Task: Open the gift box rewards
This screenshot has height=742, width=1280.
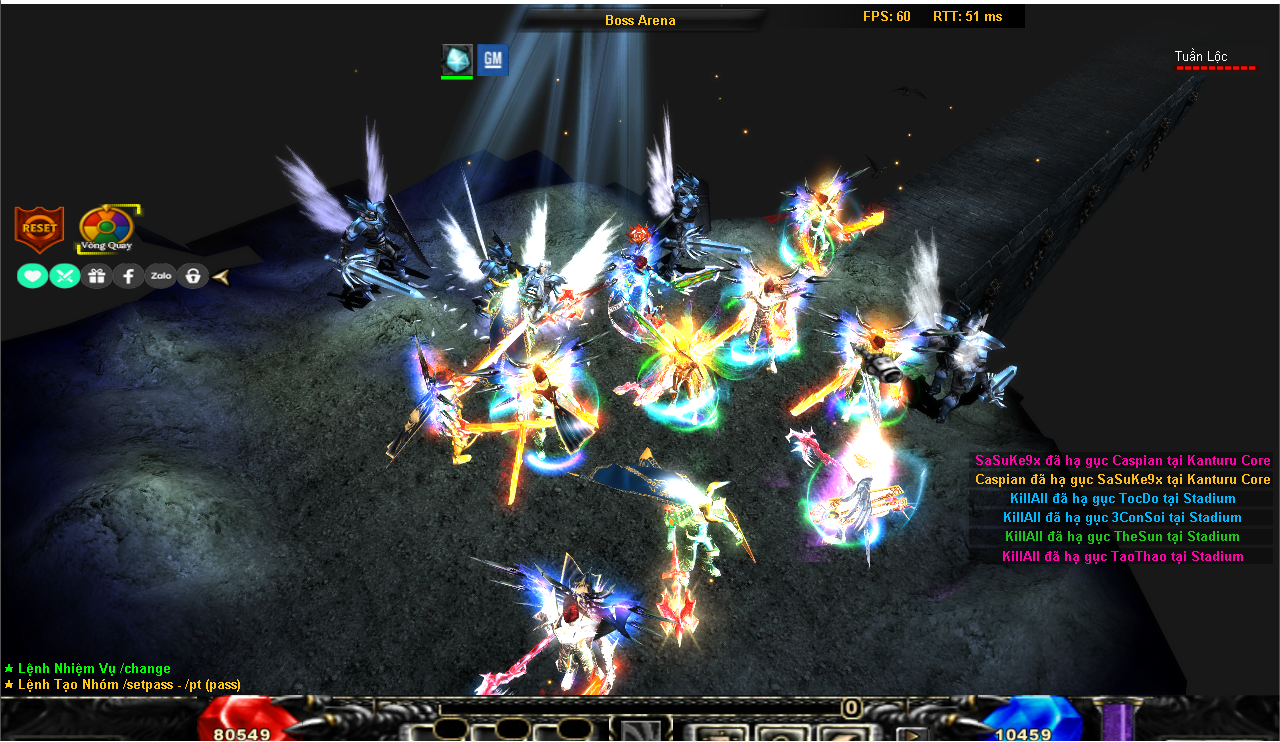Action: pos(97,276)
